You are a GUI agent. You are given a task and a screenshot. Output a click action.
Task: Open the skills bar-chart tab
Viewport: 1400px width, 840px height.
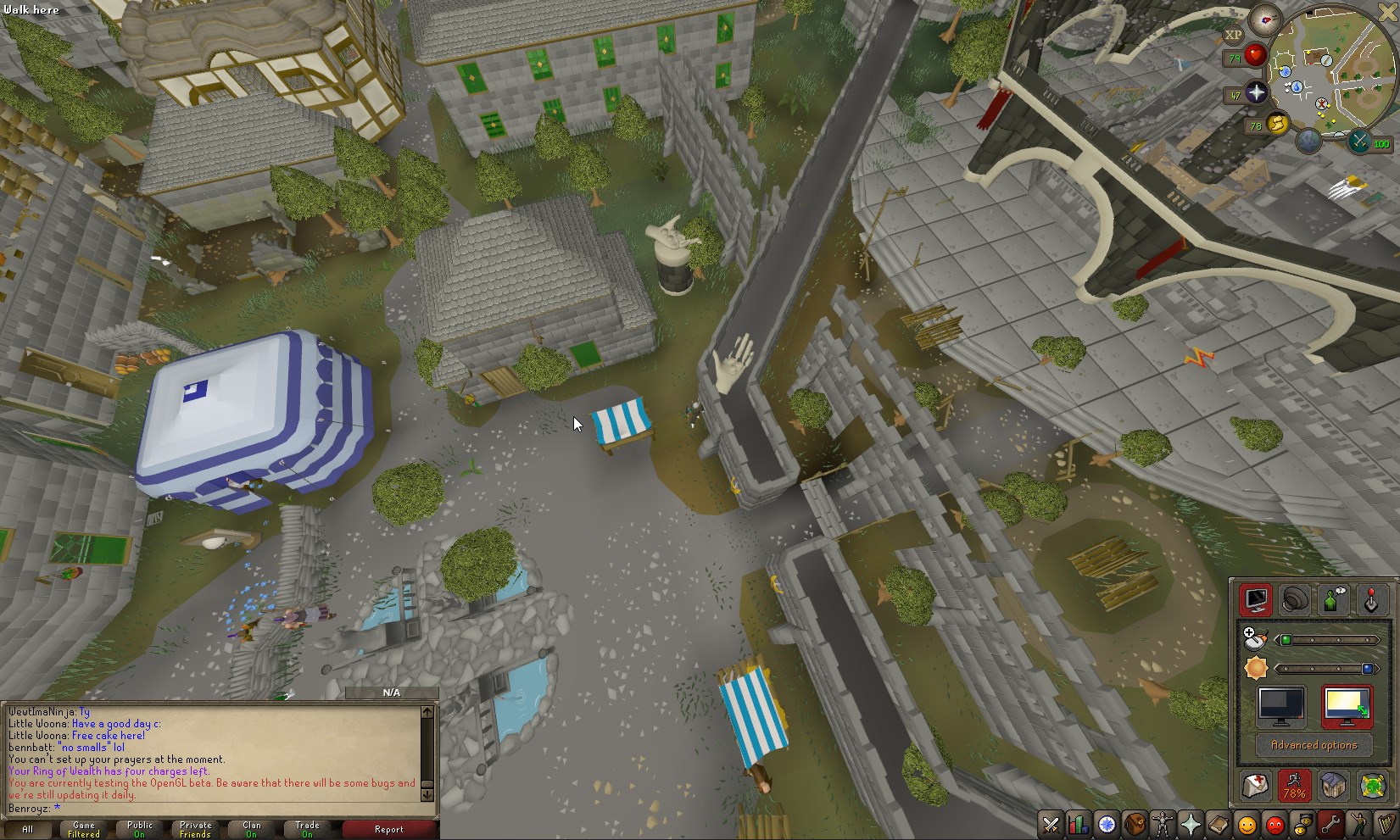[x=1079, y=824]
